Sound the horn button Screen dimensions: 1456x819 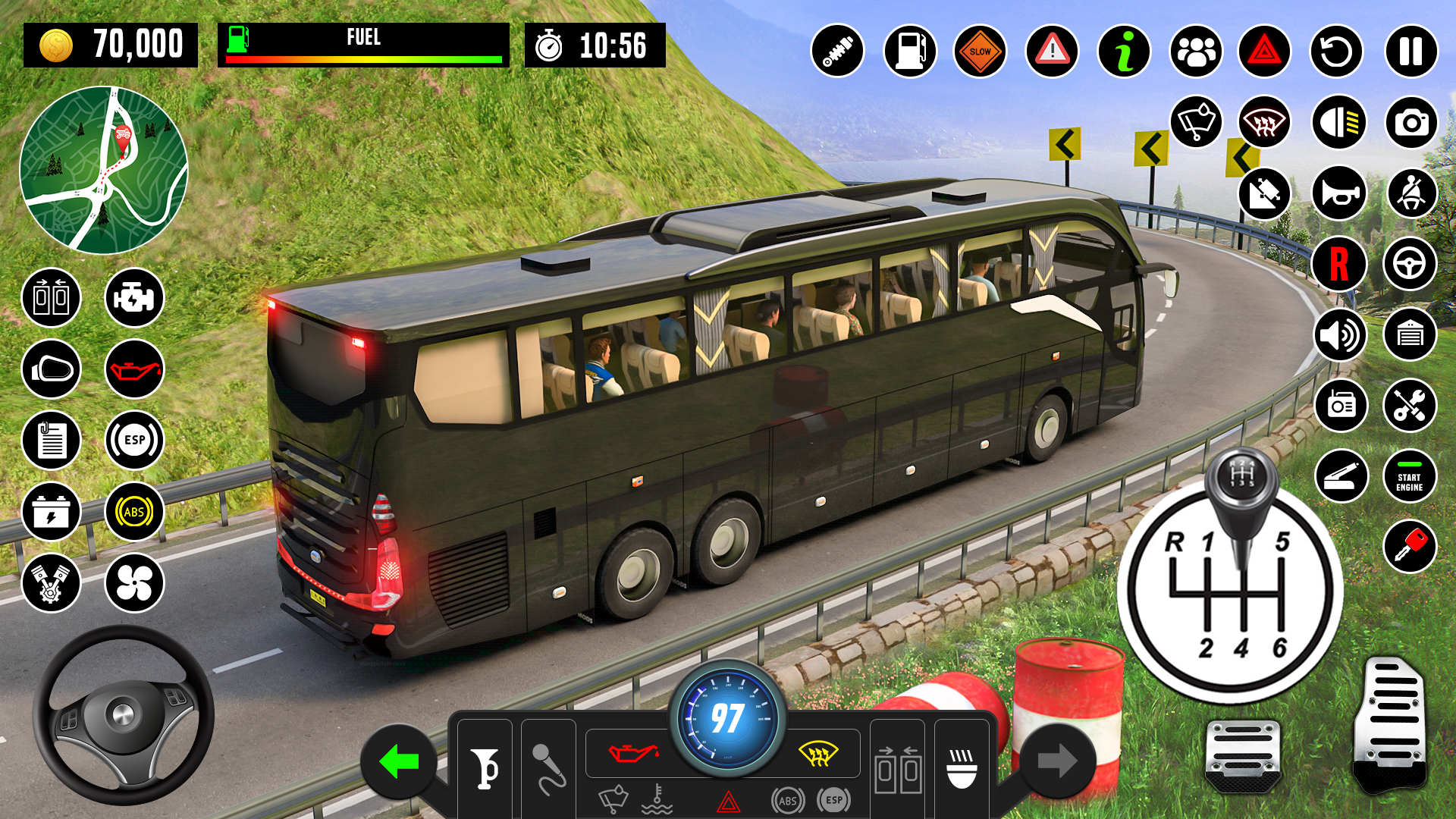tap(1338, 193)
